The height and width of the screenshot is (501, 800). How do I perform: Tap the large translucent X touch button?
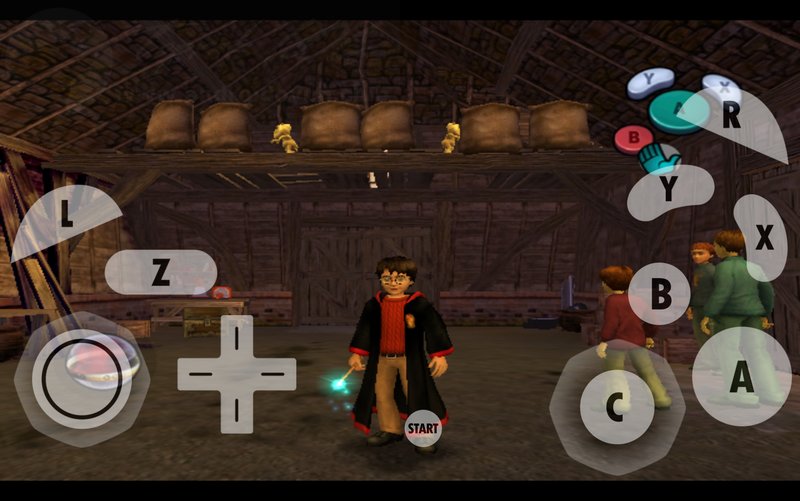coord(762,238)
